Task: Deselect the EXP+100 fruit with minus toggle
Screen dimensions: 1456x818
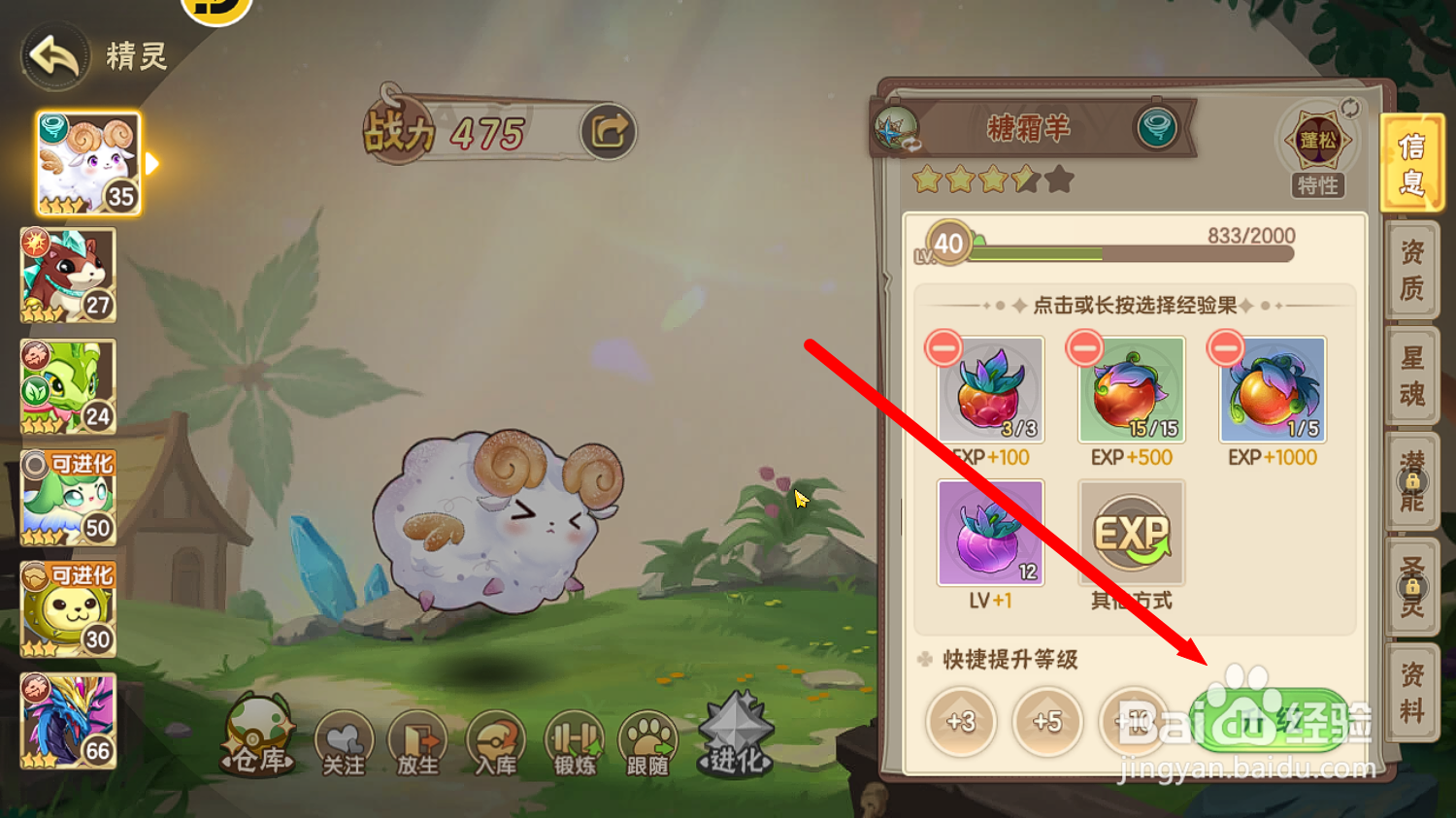Action: [943, 346]
